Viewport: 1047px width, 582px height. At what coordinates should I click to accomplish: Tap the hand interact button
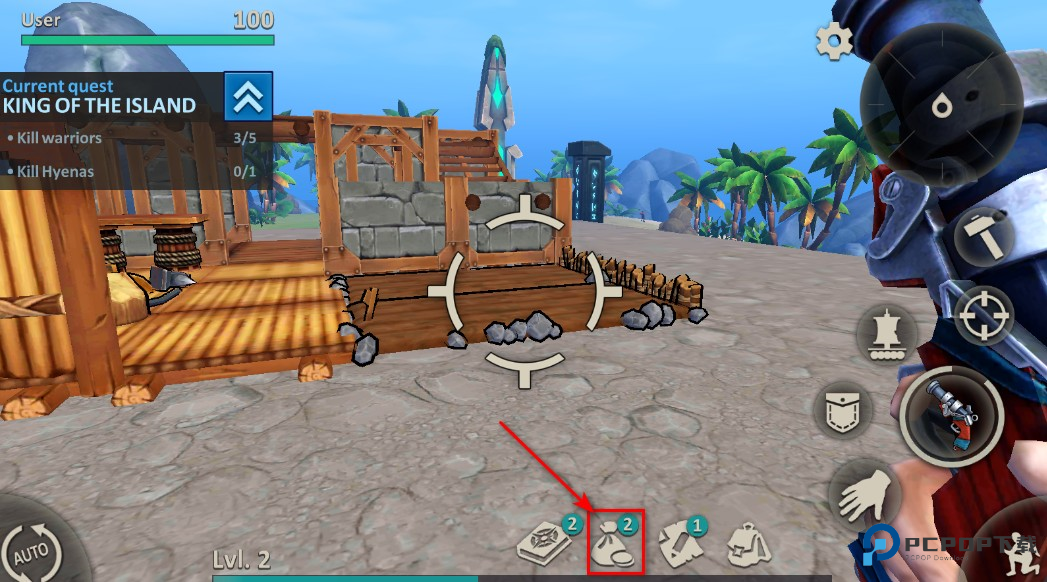point(862,492)
